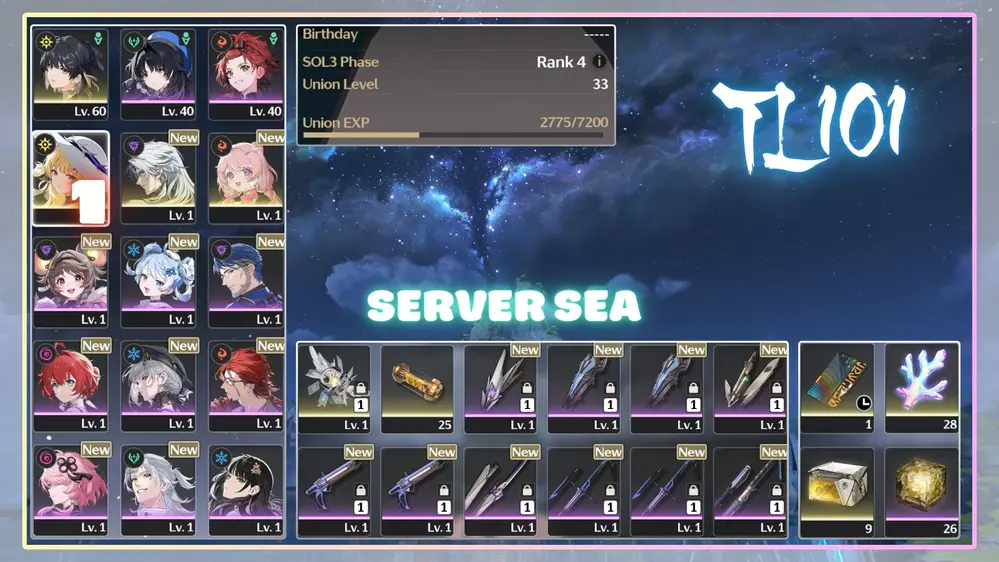Viewport: 999px width, 562px height.
Task: Select the blonde character with the white hat
Action: tap(71, 173)
